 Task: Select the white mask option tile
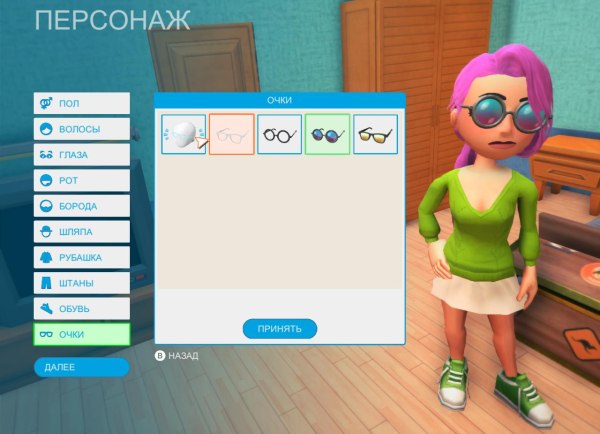point(184,134)
